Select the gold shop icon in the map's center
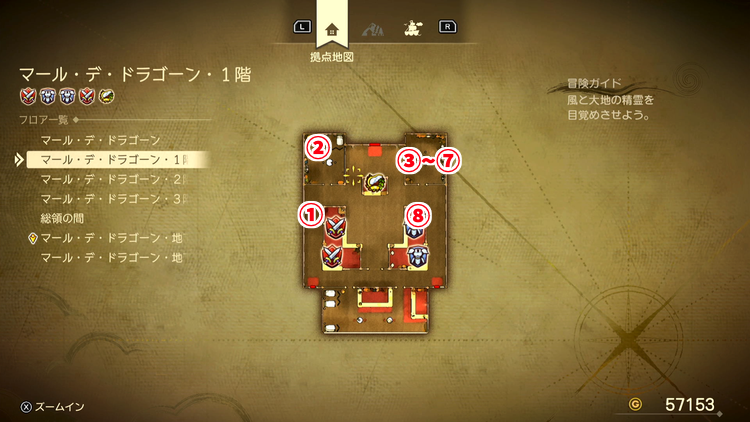Image resolution: width=750 pixels, height=422 pixels. tap(377, 182)
